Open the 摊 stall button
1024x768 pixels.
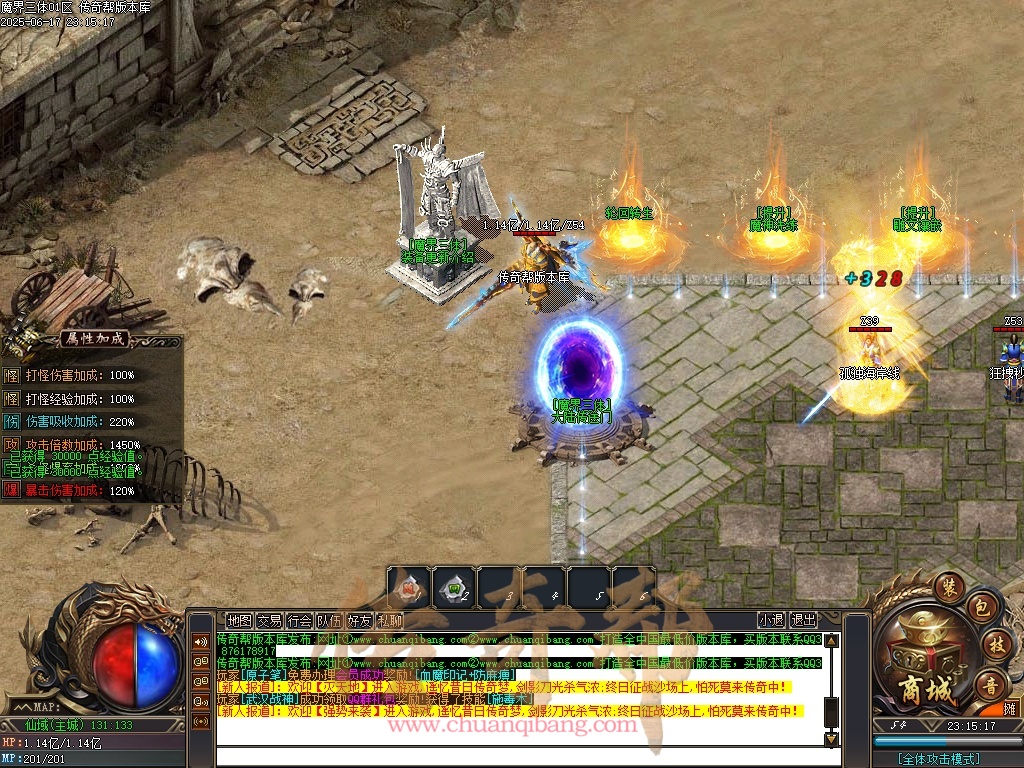coord(1009,708)
